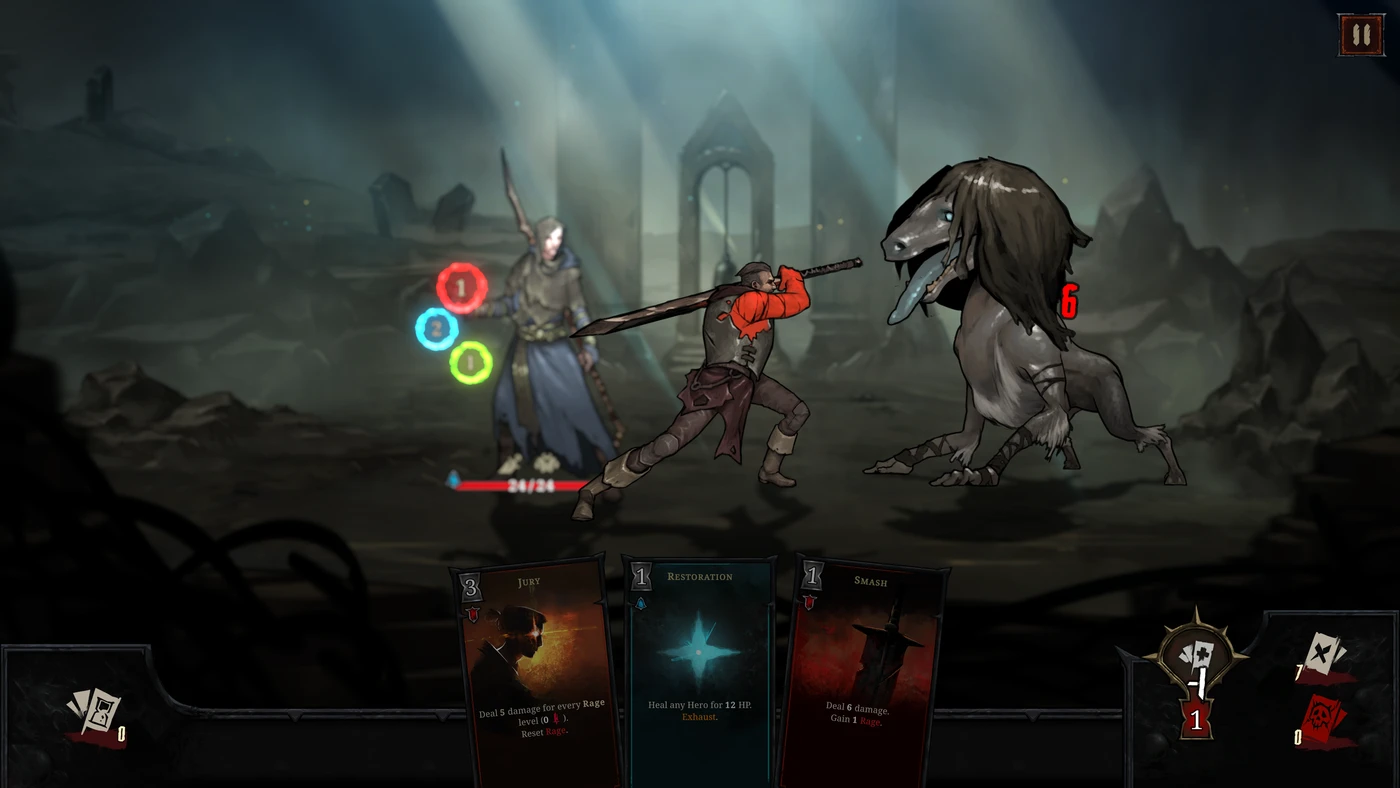The width and height of the screenshot is (1400, 788).
Task: Open the draw pile with hourglass icon
Action: point(93,712)
